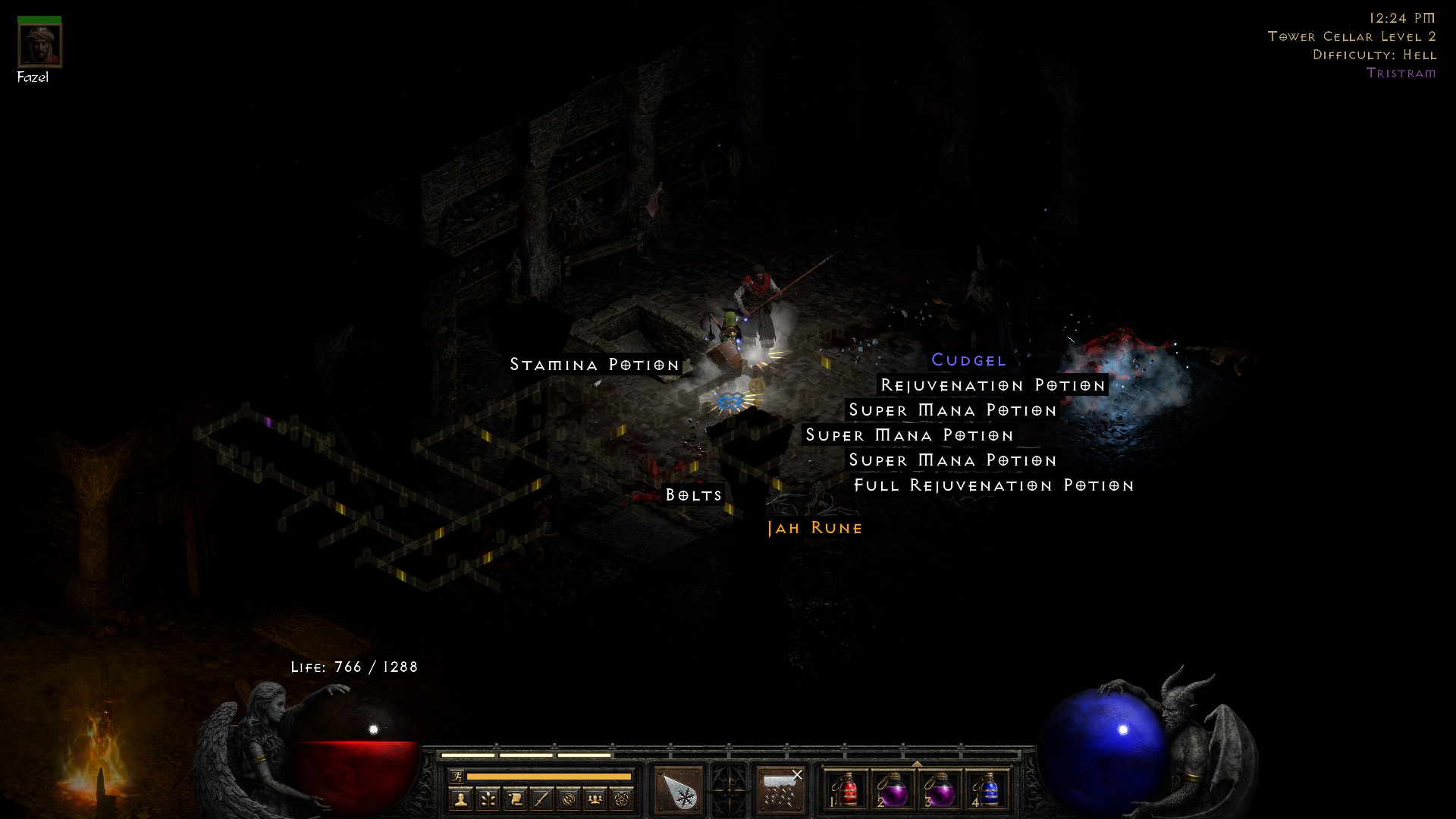Screen dimensions: 1456x819
Task: Toggle Run/Walk with the running figure icon
Action: coord(457,777)
